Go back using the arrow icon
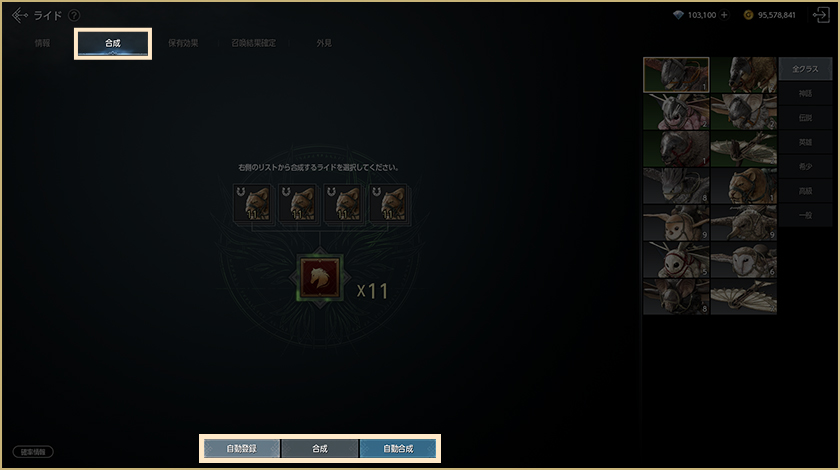Image resolution: width=840 pixels, height=470 pixels. (x=19, y=15)
